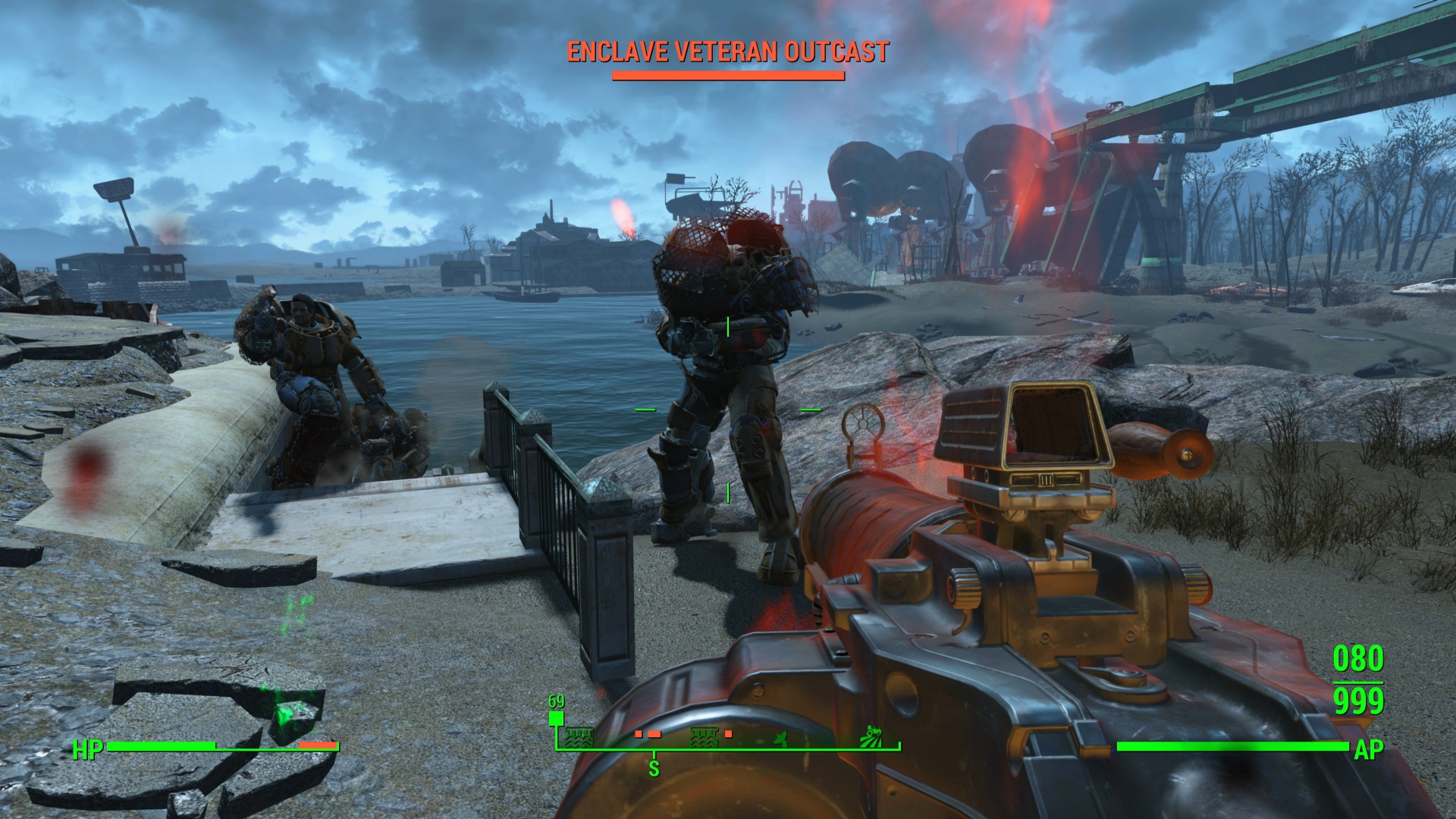Screen dimensions: 1456x819
Task: Select the tractor farm marker on the compass
Action: point(872,736)
